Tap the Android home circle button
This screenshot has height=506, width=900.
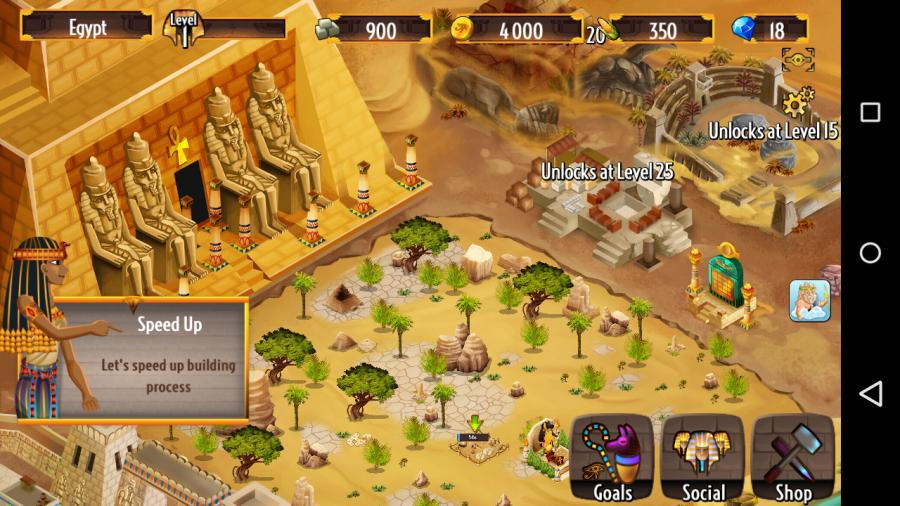coord(870,253)
